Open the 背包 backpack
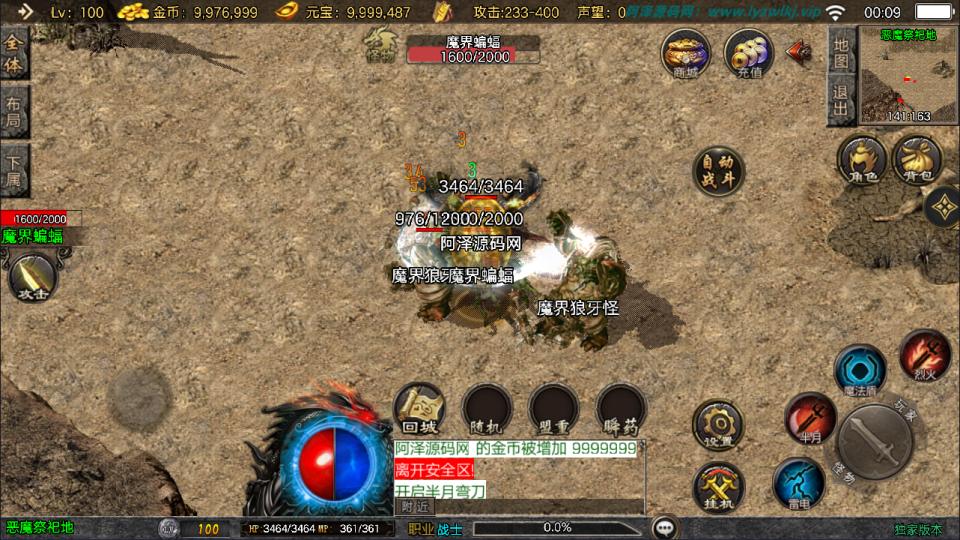960x540 pixels. click(x=916, y=160)
